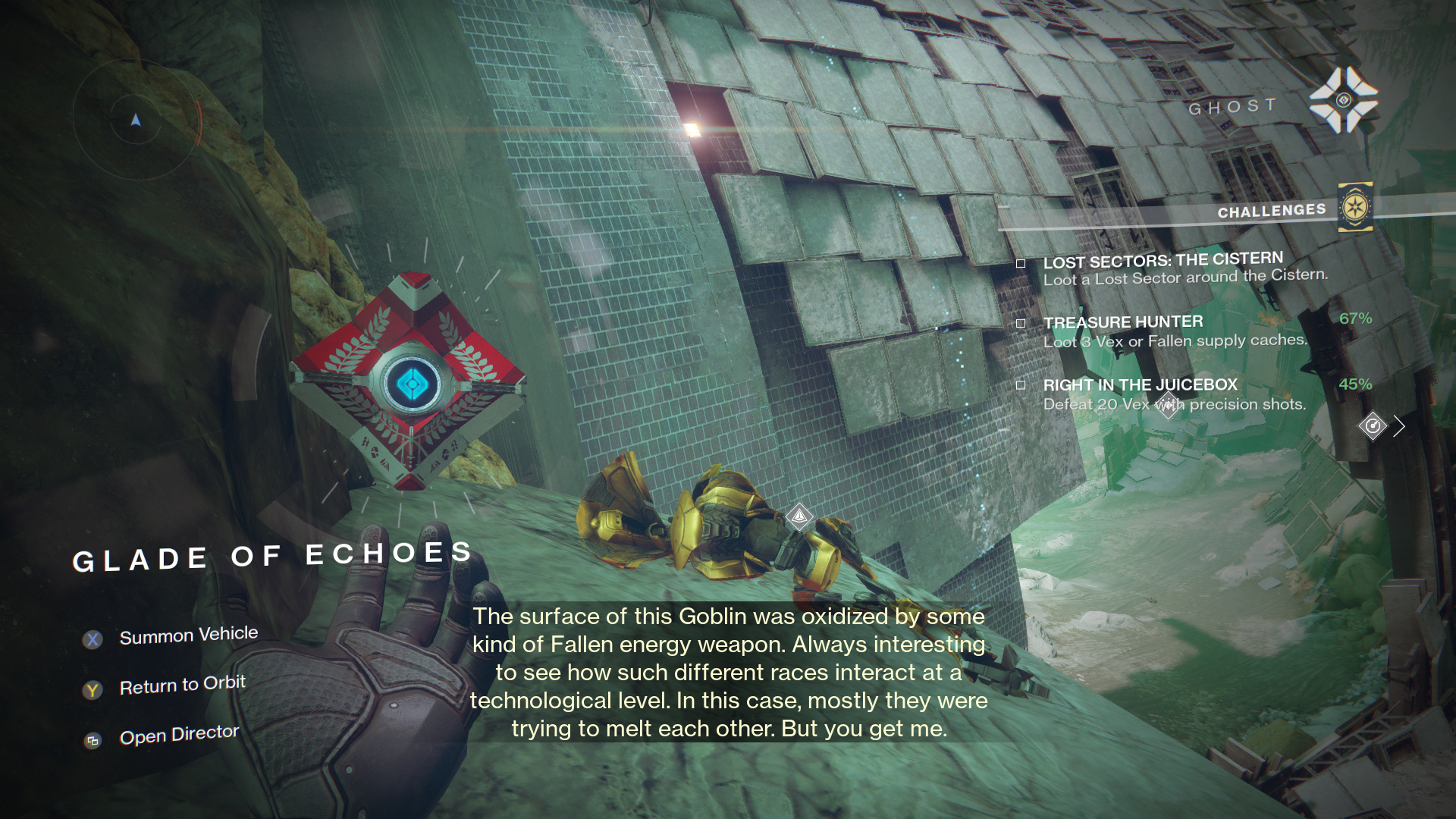Click the Ghost shell icon beside Ghost label
The width and height of the screenshot is (1456, 819).
tap(1343, 100)
